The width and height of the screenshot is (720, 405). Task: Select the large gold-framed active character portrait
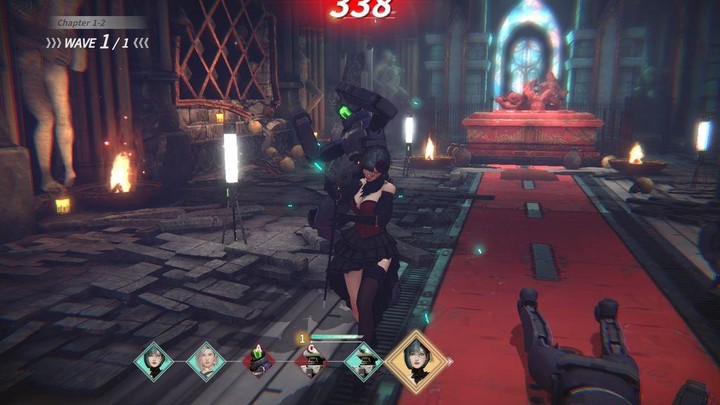click(x=416, y=360)
